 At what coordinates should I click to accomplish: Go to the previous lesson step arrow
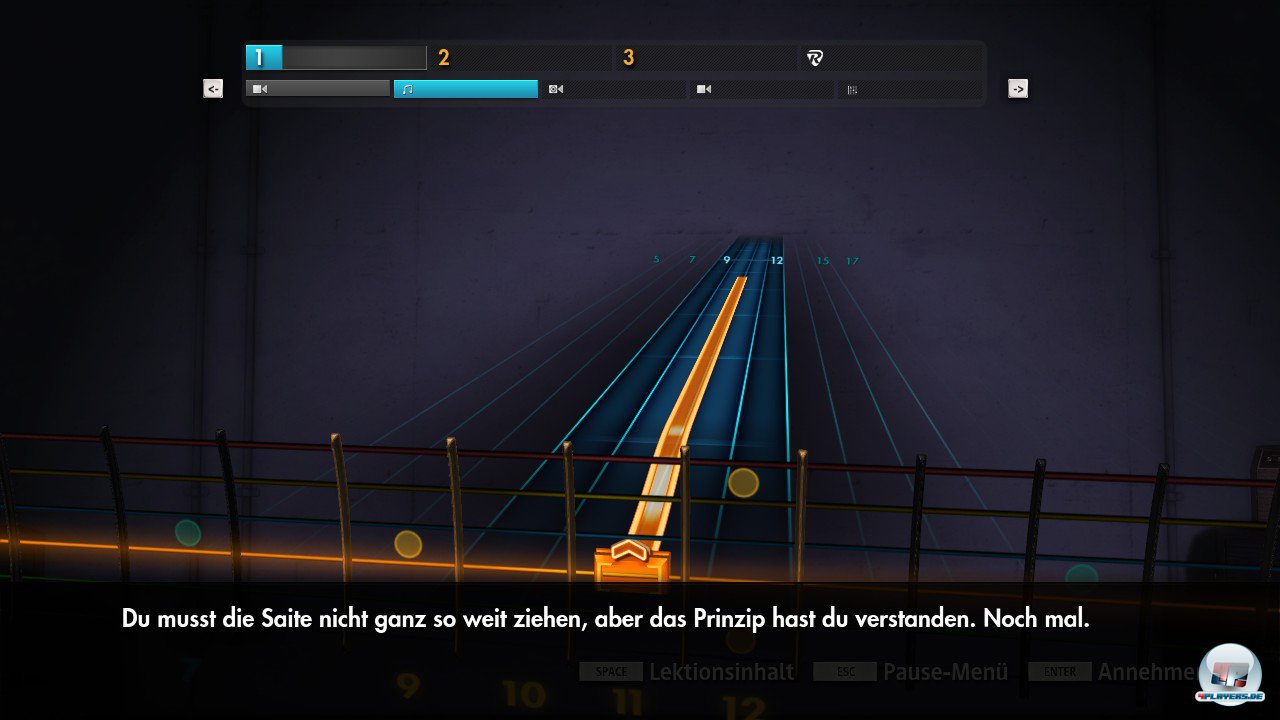pos(213,89)
